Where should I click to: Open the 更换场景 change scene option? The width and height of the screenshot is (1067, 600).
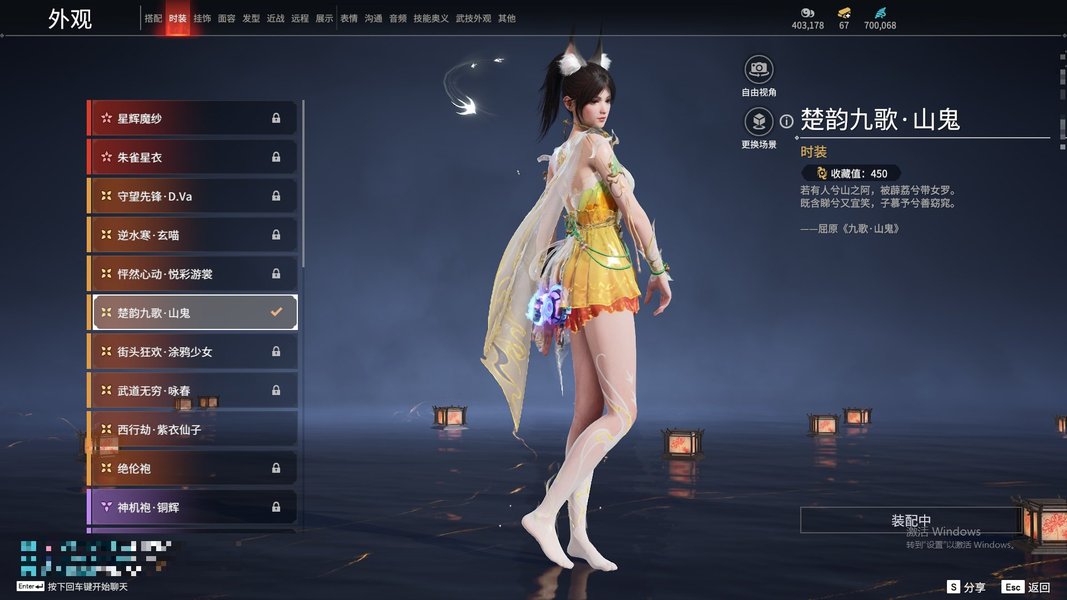(759, 122)
